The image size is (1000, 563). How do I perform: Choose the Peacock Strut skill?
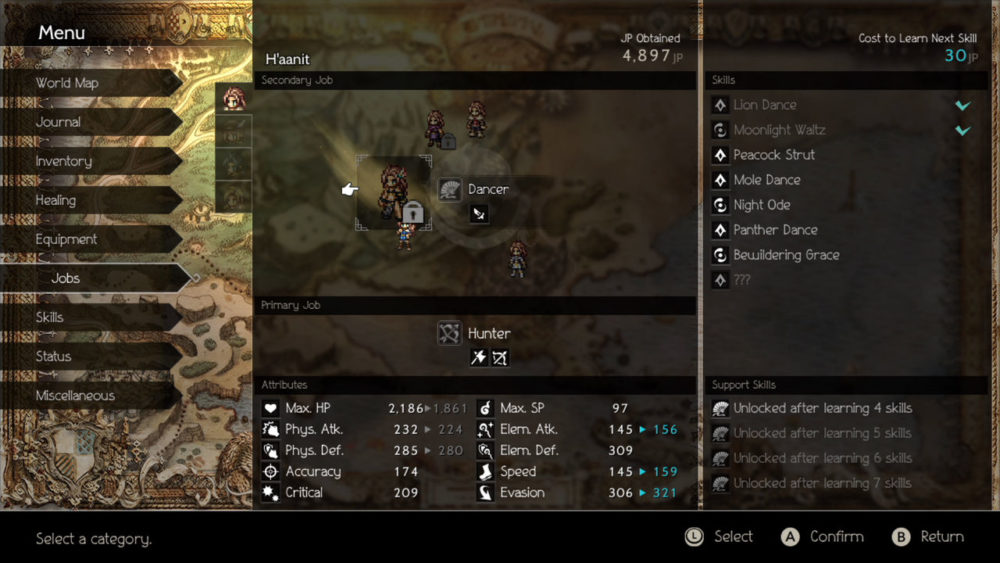coord(774,155)
